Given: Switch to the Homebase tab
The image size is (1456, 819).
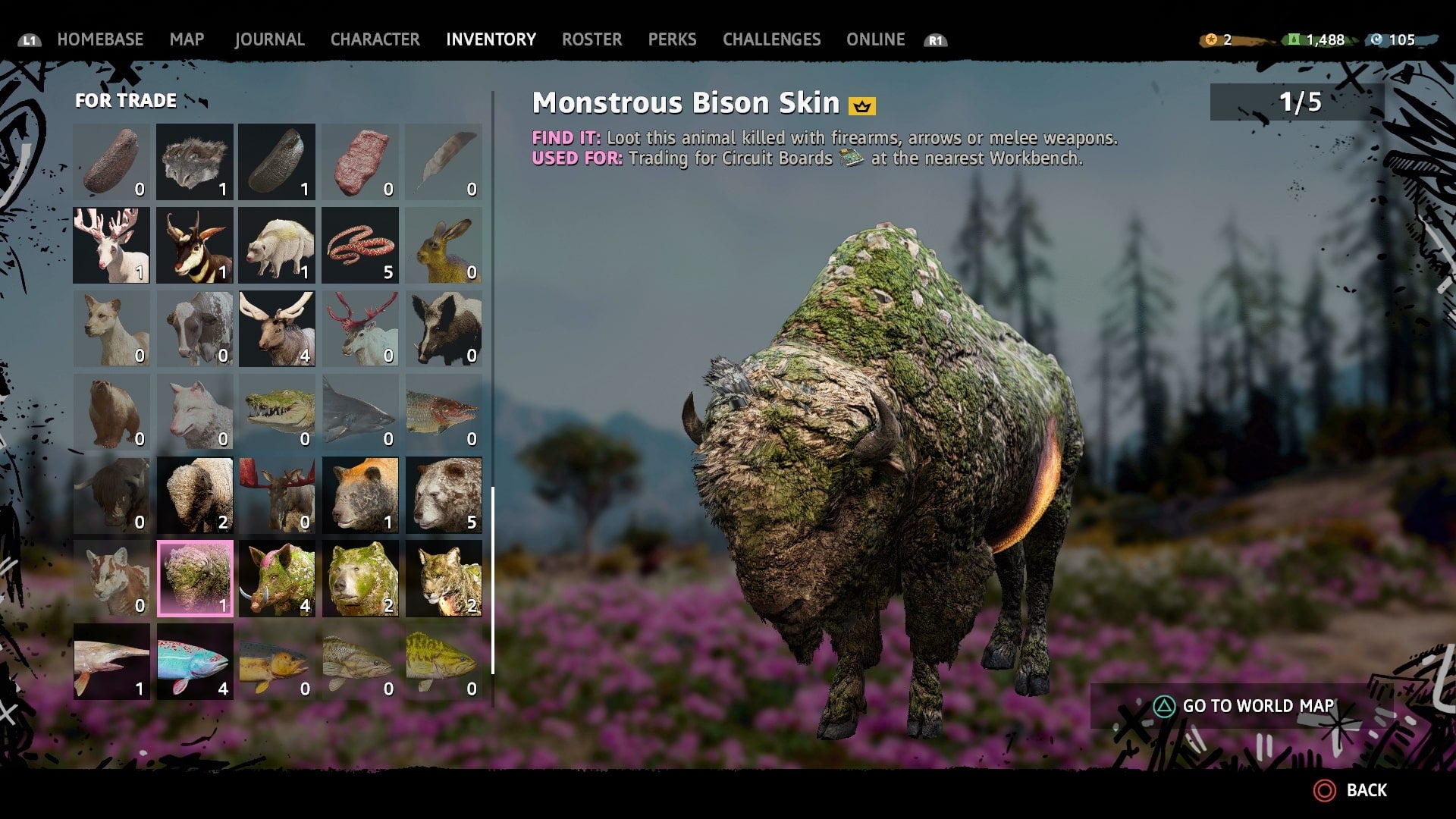Looking at the screenshot, I should 100,39.
